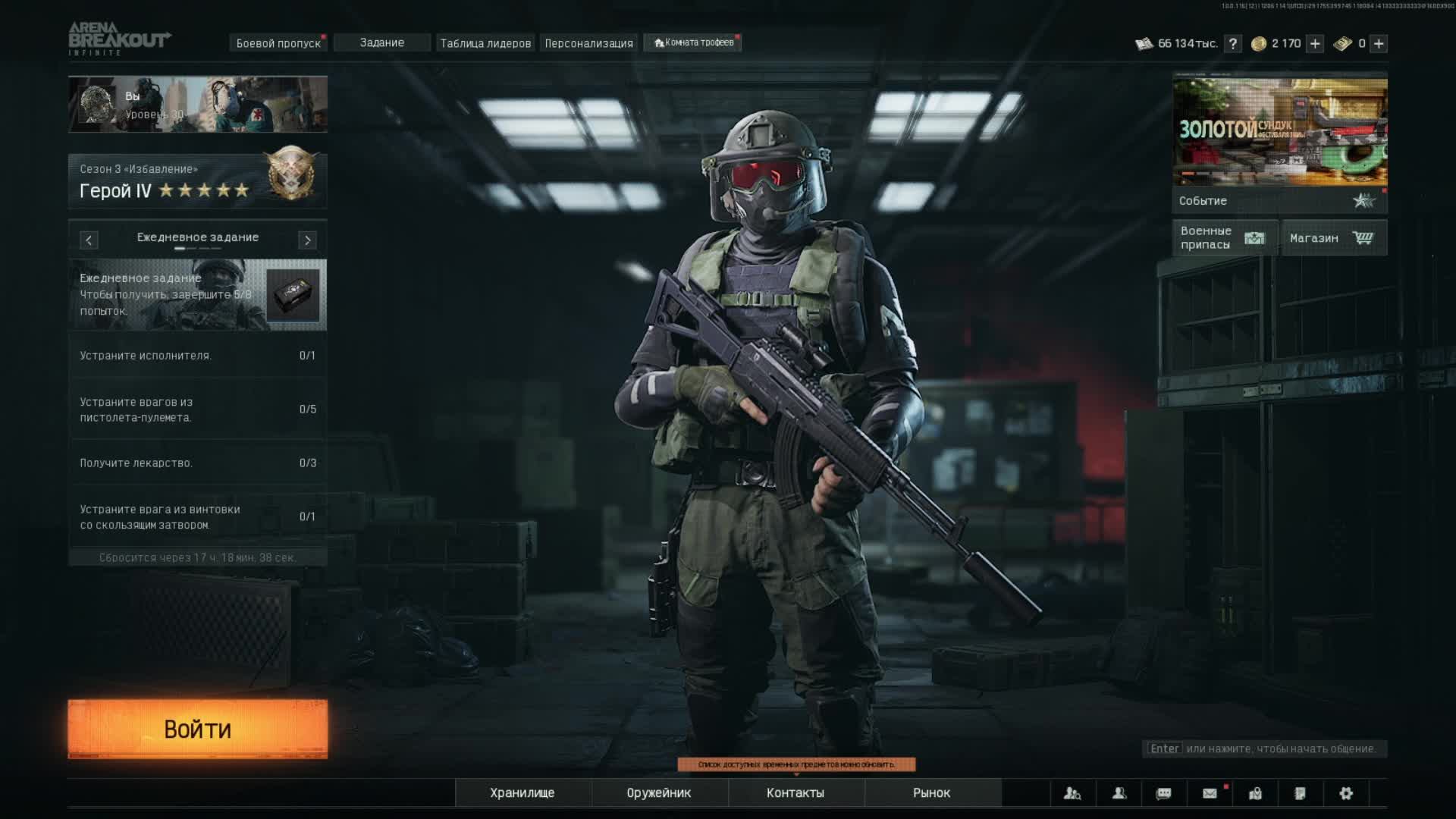Go to Персонализация menu
The width and height of the screenshot is (1456, 819).
pos(588,43)
